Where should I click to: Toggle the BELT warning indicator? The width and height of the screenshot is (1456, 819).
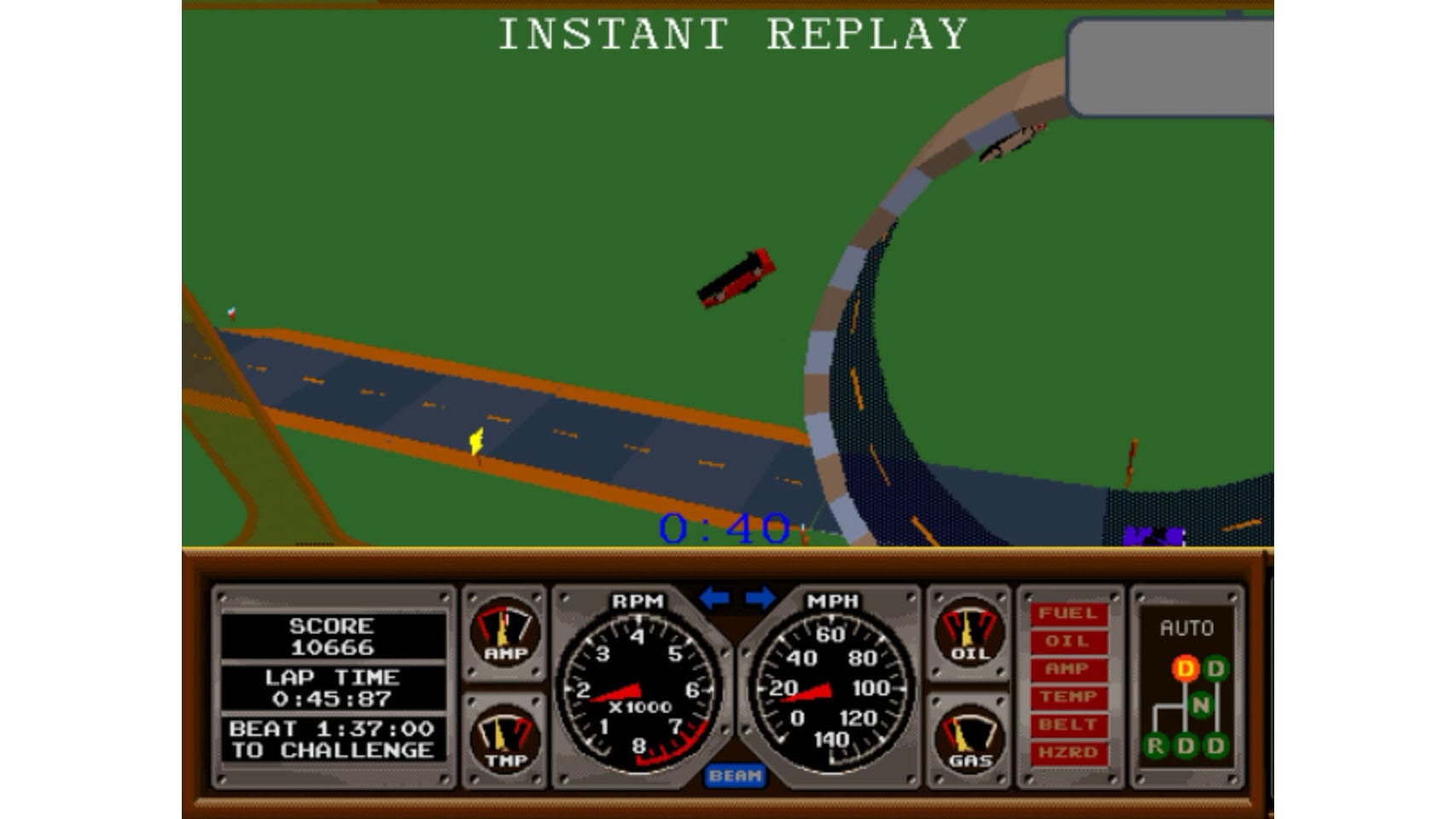point(1068,724)
